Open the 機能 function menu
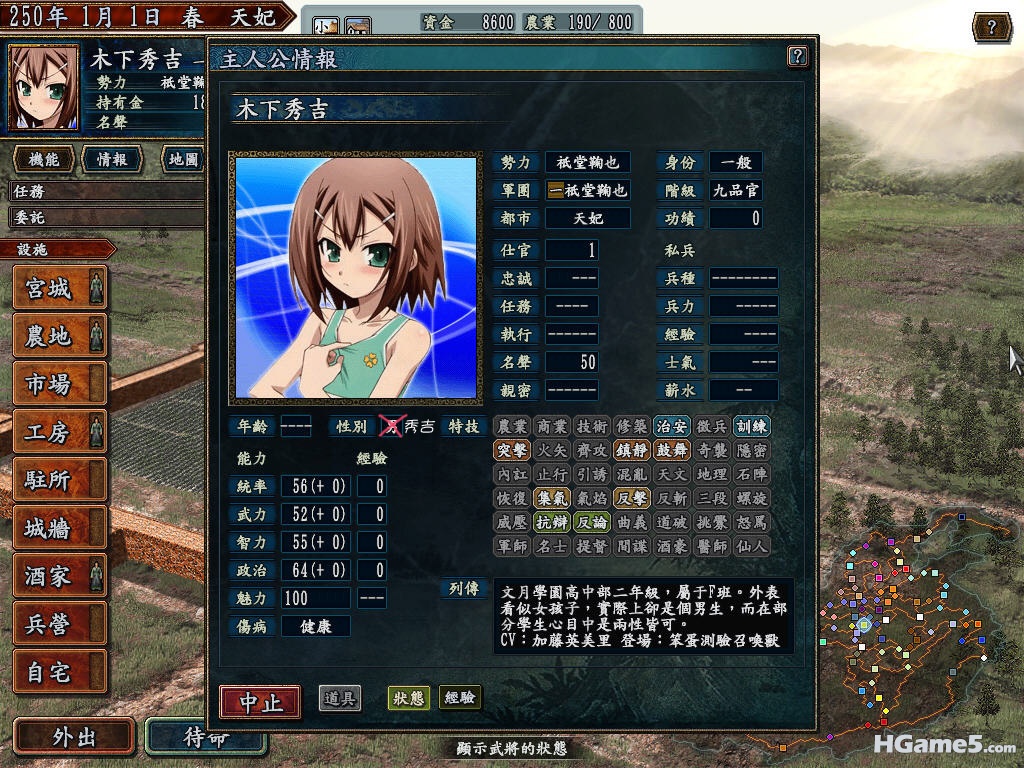Screen dimensions: 1024x768 coord(44,159)
